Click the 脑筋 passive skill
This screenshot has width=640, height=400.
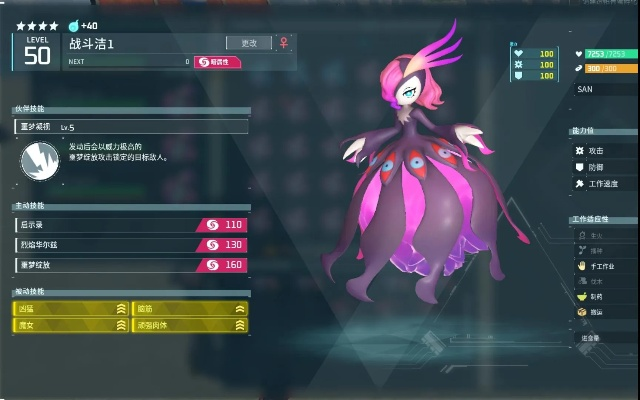point(190,309)
